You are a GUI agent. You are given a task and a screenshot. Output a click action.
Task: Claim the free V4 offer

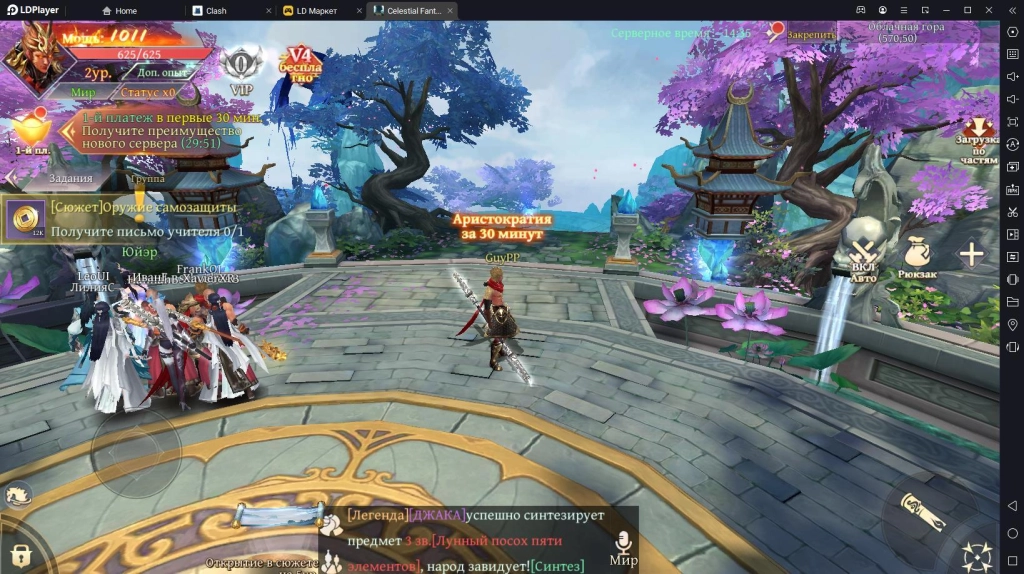(x=301, y=64)
